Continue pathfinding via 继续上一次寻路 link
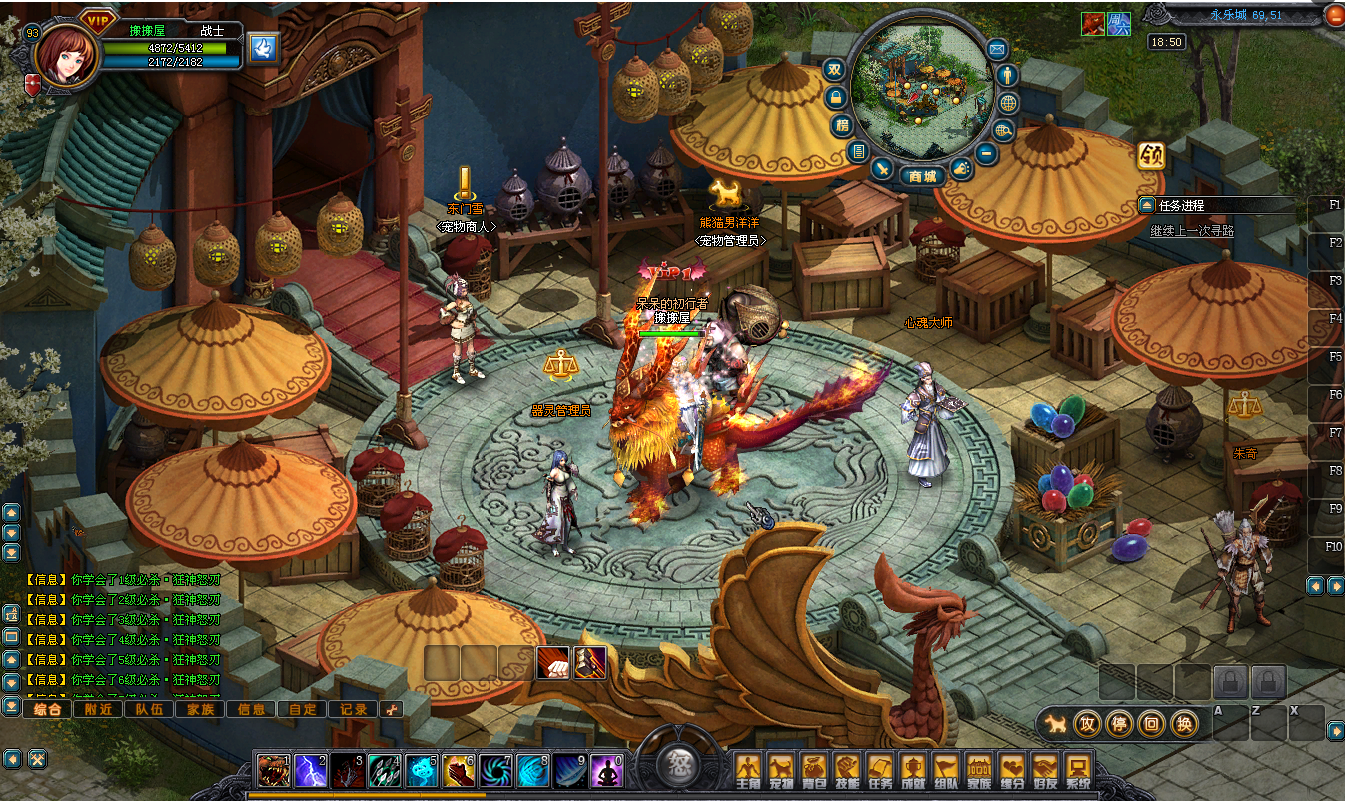 pyautogui.click(x=1192, y=230)
